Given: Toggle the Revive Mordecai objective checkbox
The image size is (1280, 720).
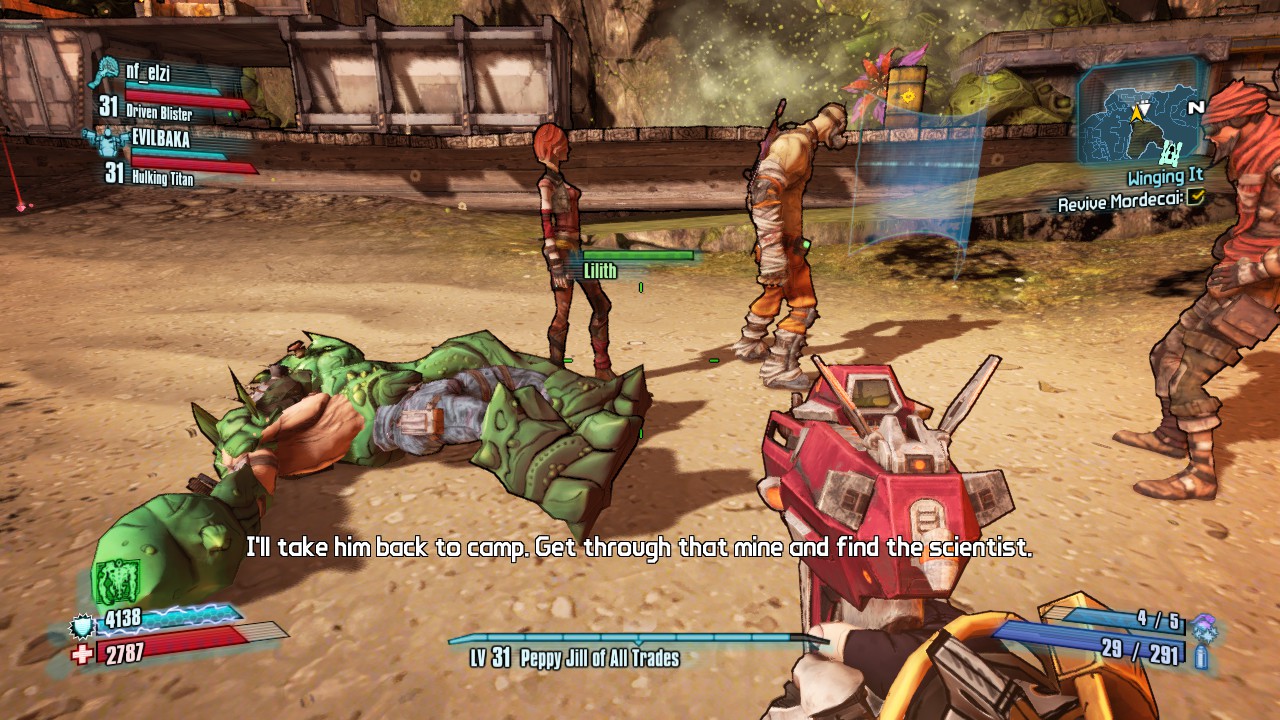Looking at the screenshot, I should coord(1196,199).
